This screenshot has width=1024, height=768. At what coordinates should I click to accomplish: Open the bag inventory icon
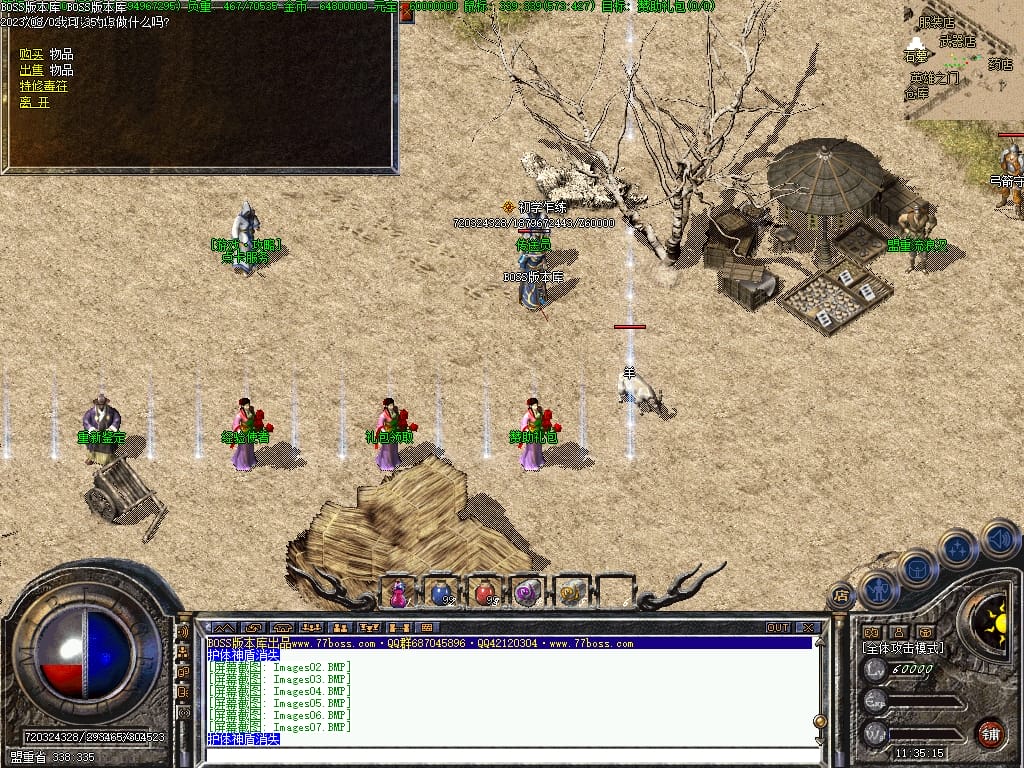[x=917, y=567]
